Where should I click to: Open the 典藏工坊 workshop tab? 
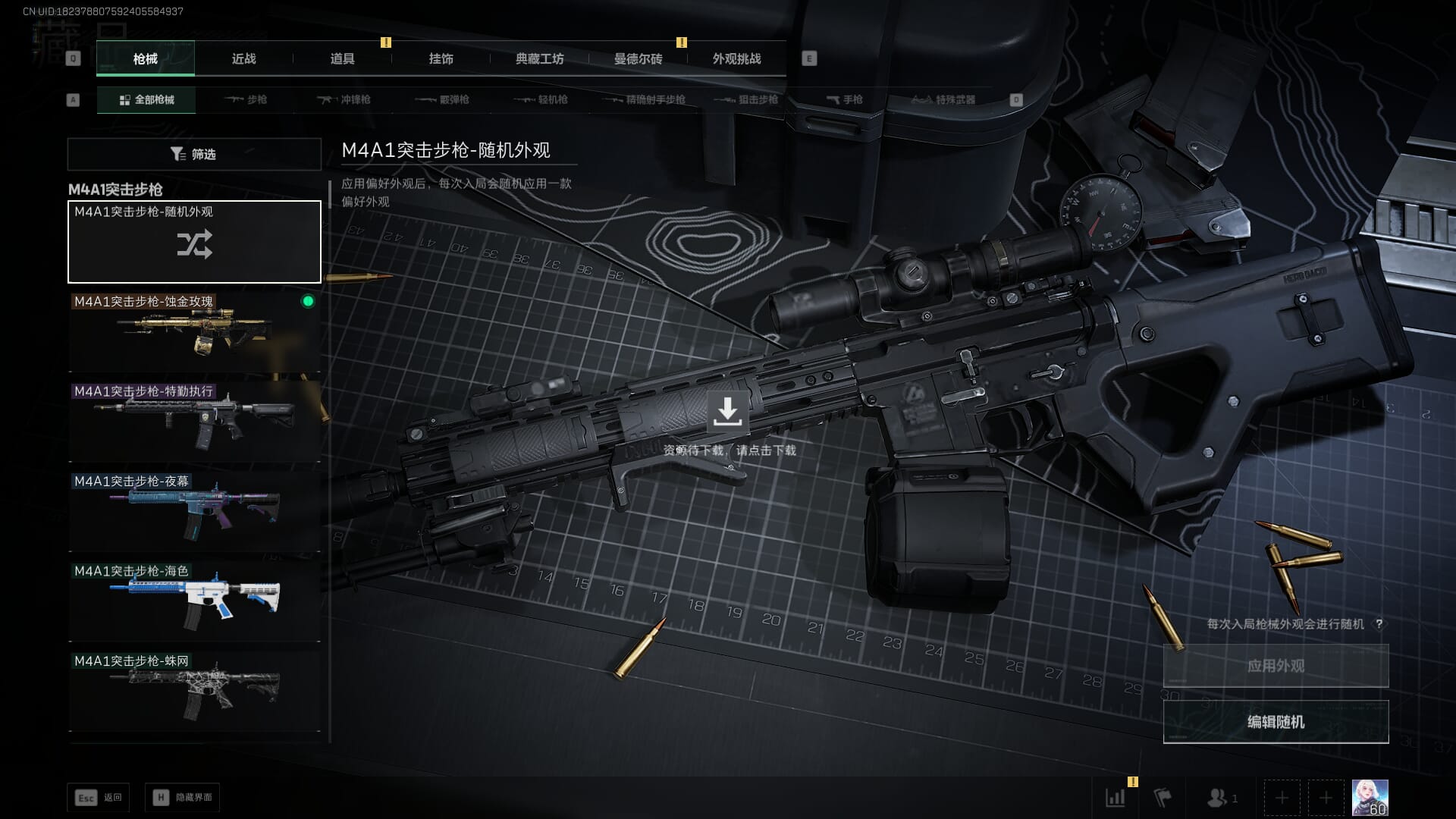tap(539, 59)
